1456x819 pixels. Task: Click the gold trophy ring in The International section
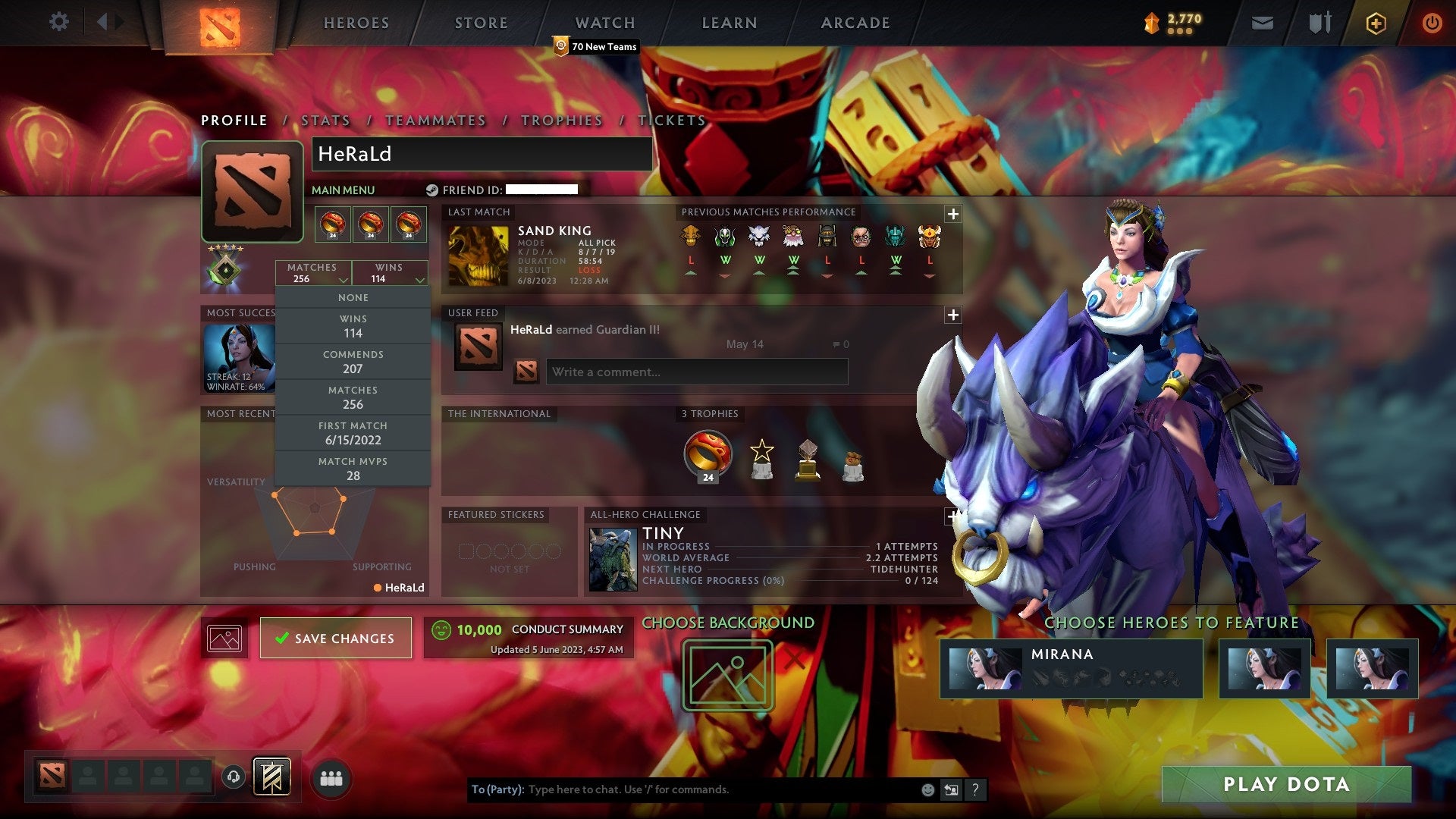pyautogui.click(x=707, y=453)
